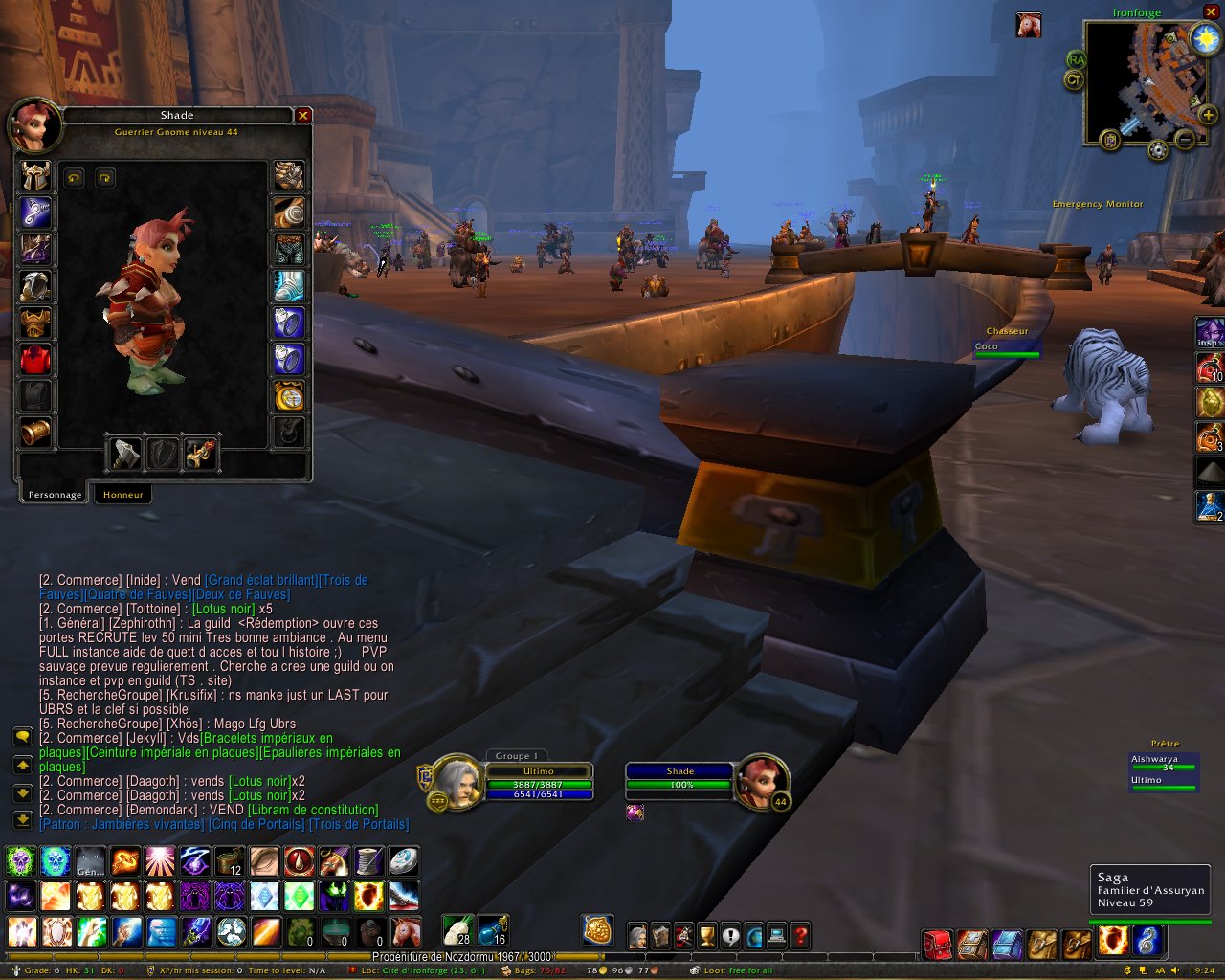
Task: Use the bandage item with count 12
Action: click(229, 862)
